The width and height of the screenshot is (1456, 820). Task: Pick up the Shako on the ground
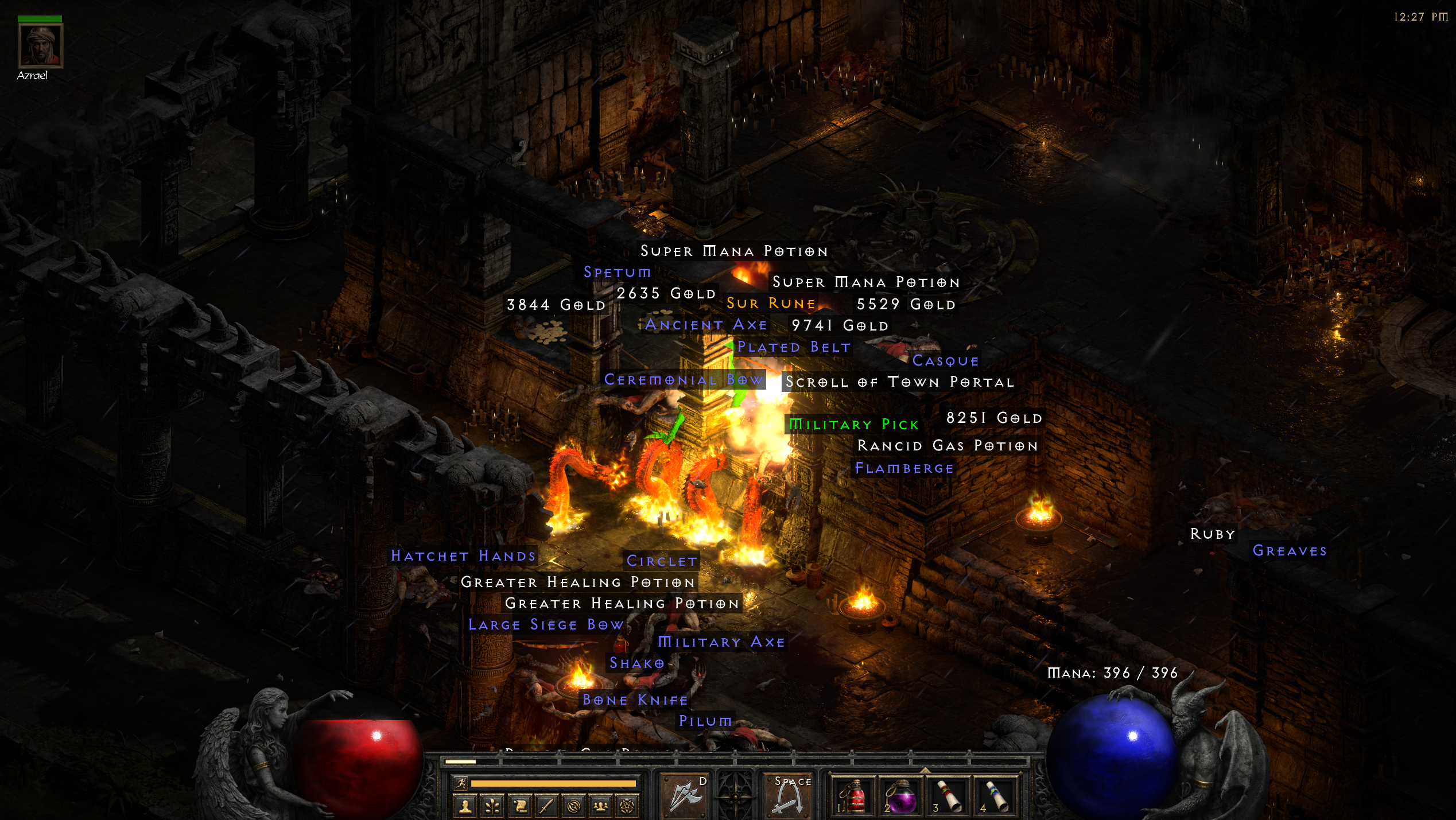635,663
